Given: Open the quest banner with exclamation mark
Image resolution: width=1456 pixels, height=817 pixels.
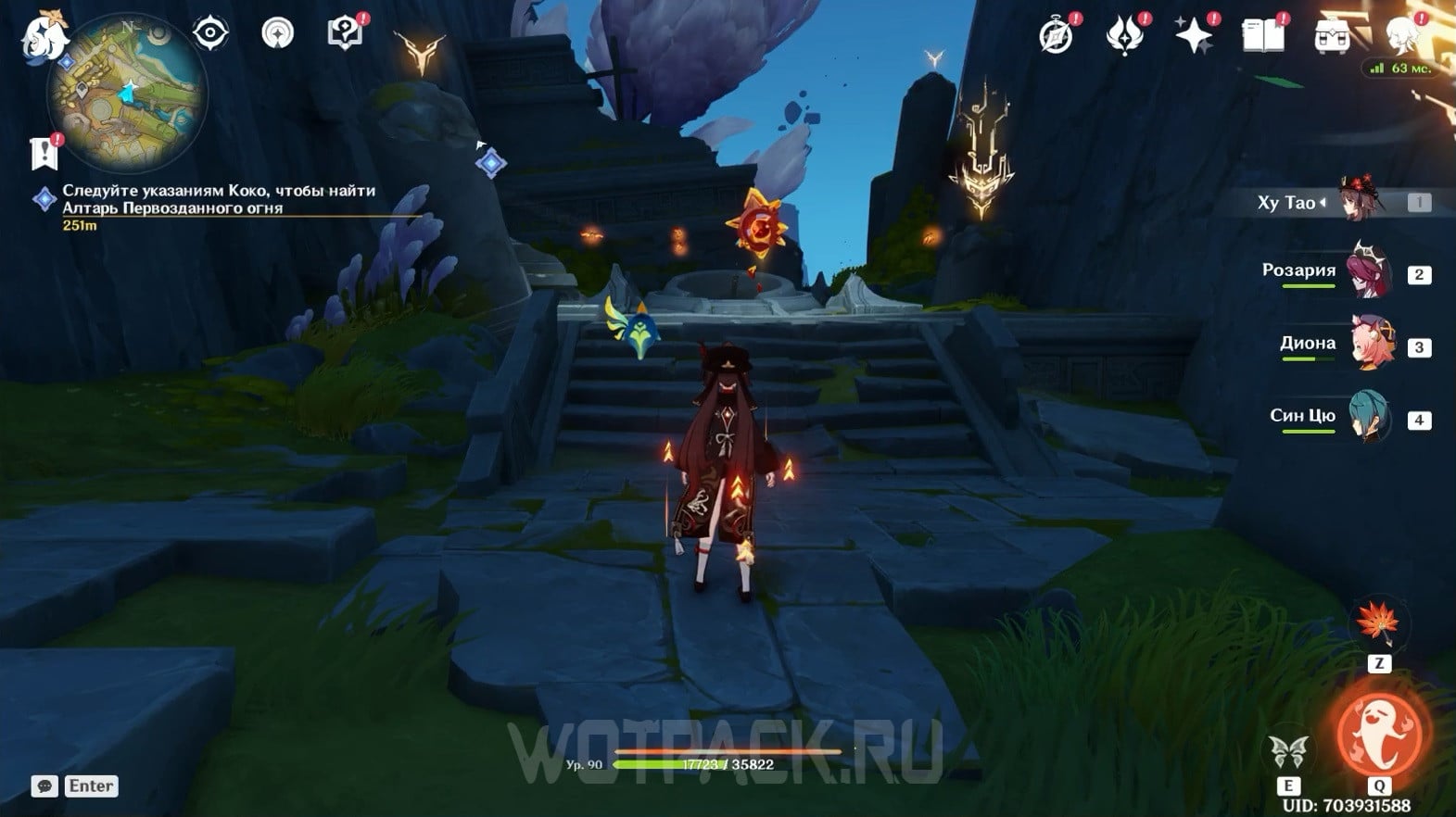Looking at the screenshot, I should click(44, 153).
